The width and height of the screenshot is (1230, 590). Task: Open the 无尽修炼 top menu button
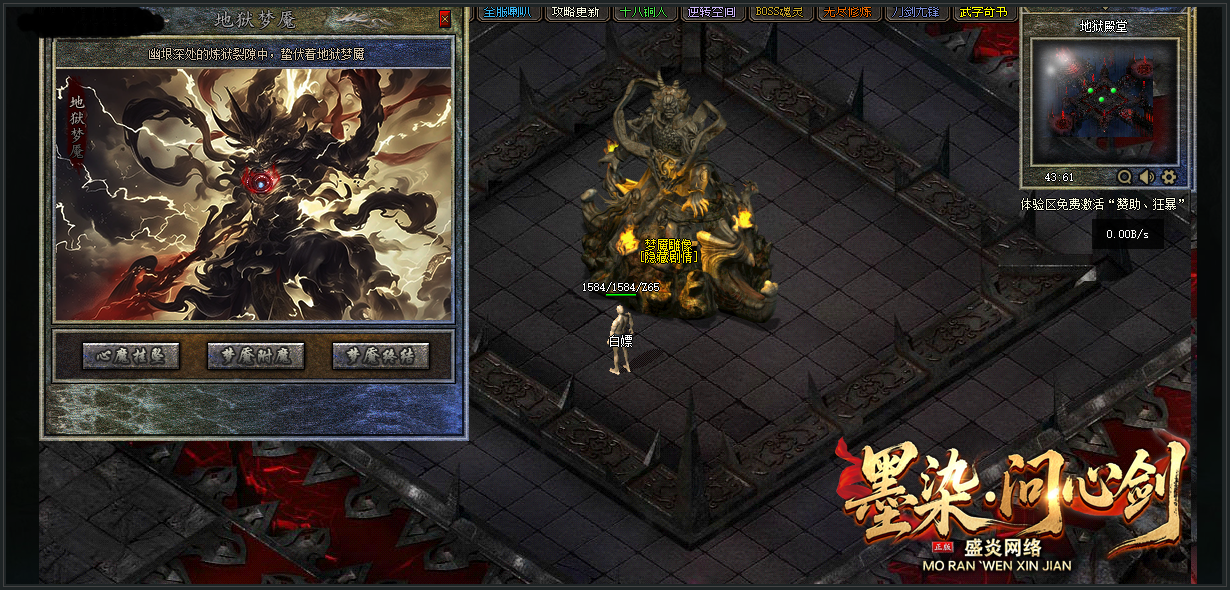point(849,12)
